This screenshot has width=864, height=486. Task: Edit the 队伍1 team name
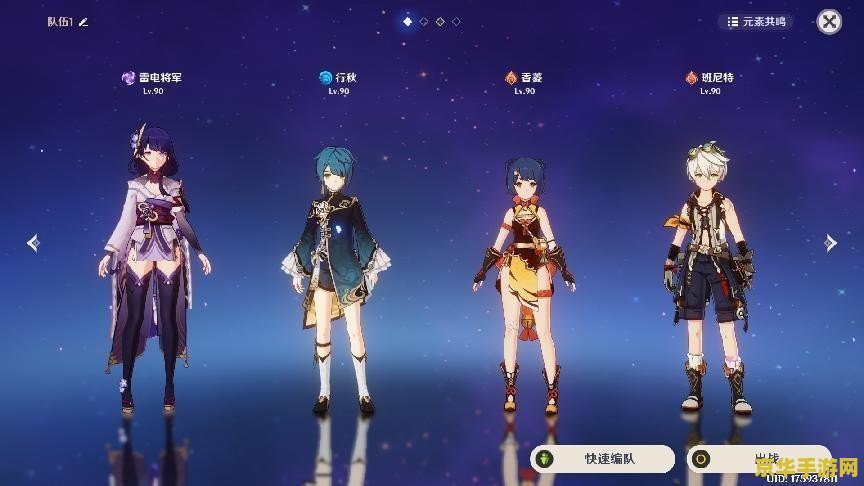(84, 22)
